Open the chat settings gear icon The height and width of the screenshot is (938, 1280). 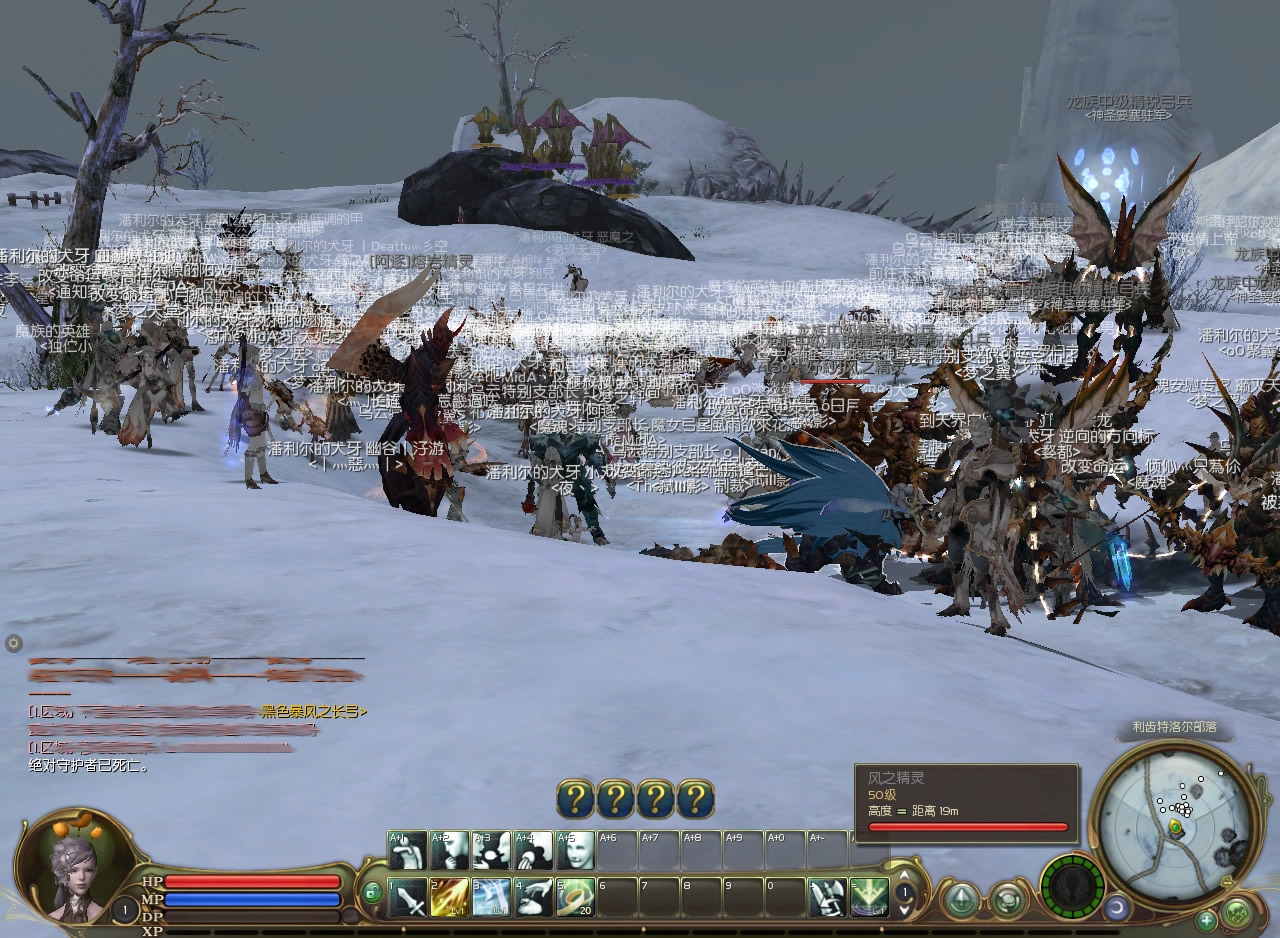point(13,643)
